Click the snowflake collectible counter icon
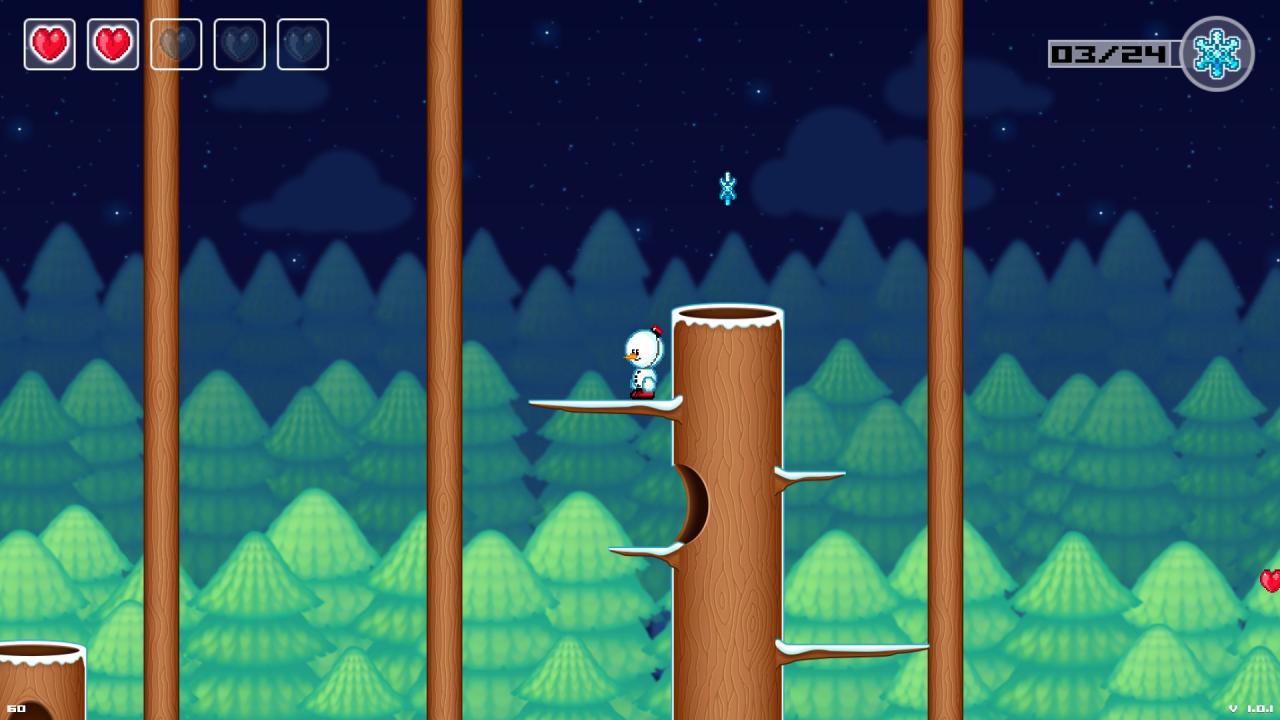Viewport: 1280px width, 720px height. [1216, 54]
